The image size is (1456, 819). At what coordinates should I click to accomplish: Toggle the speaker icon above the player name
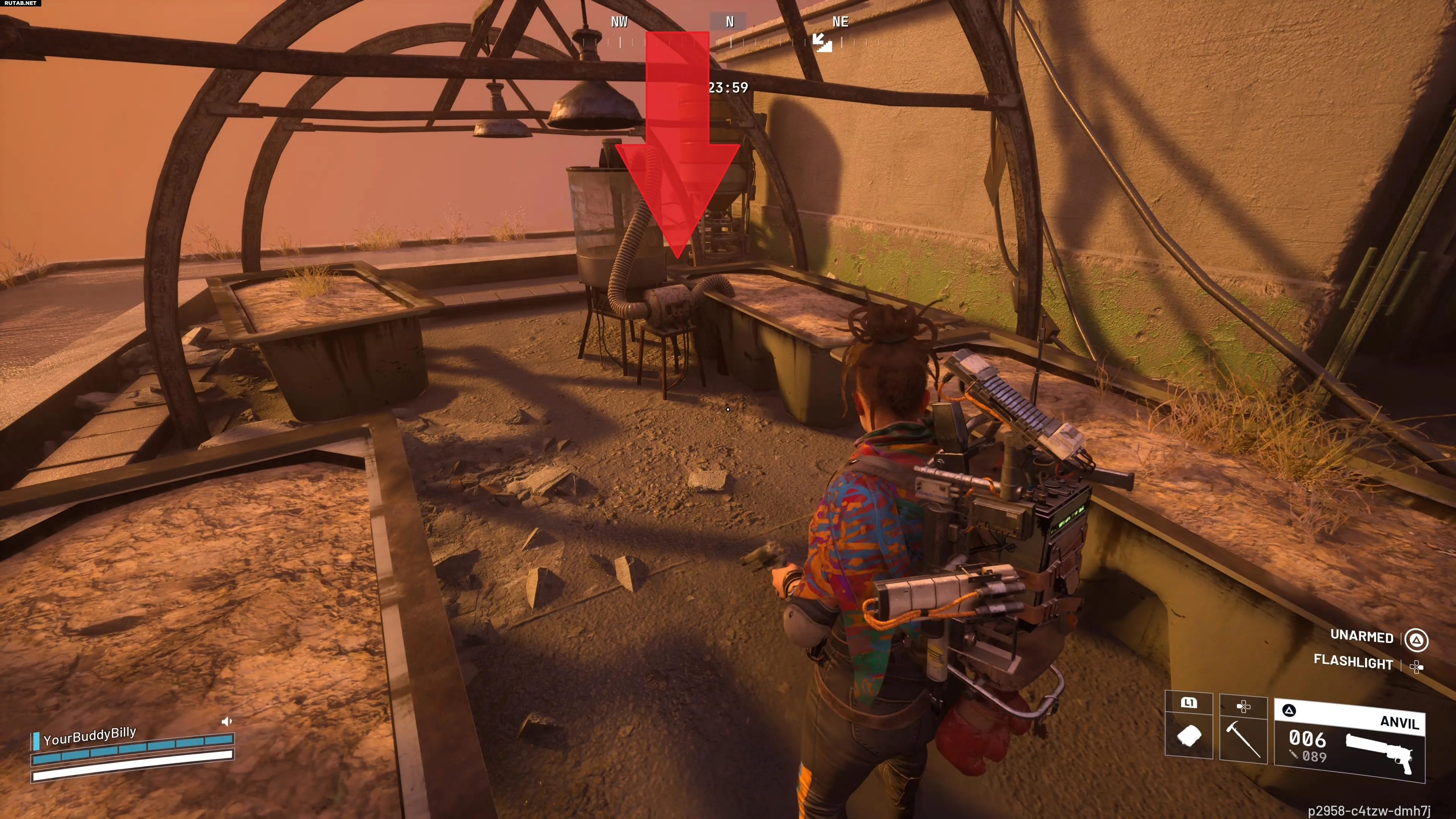tap(227, 721)
